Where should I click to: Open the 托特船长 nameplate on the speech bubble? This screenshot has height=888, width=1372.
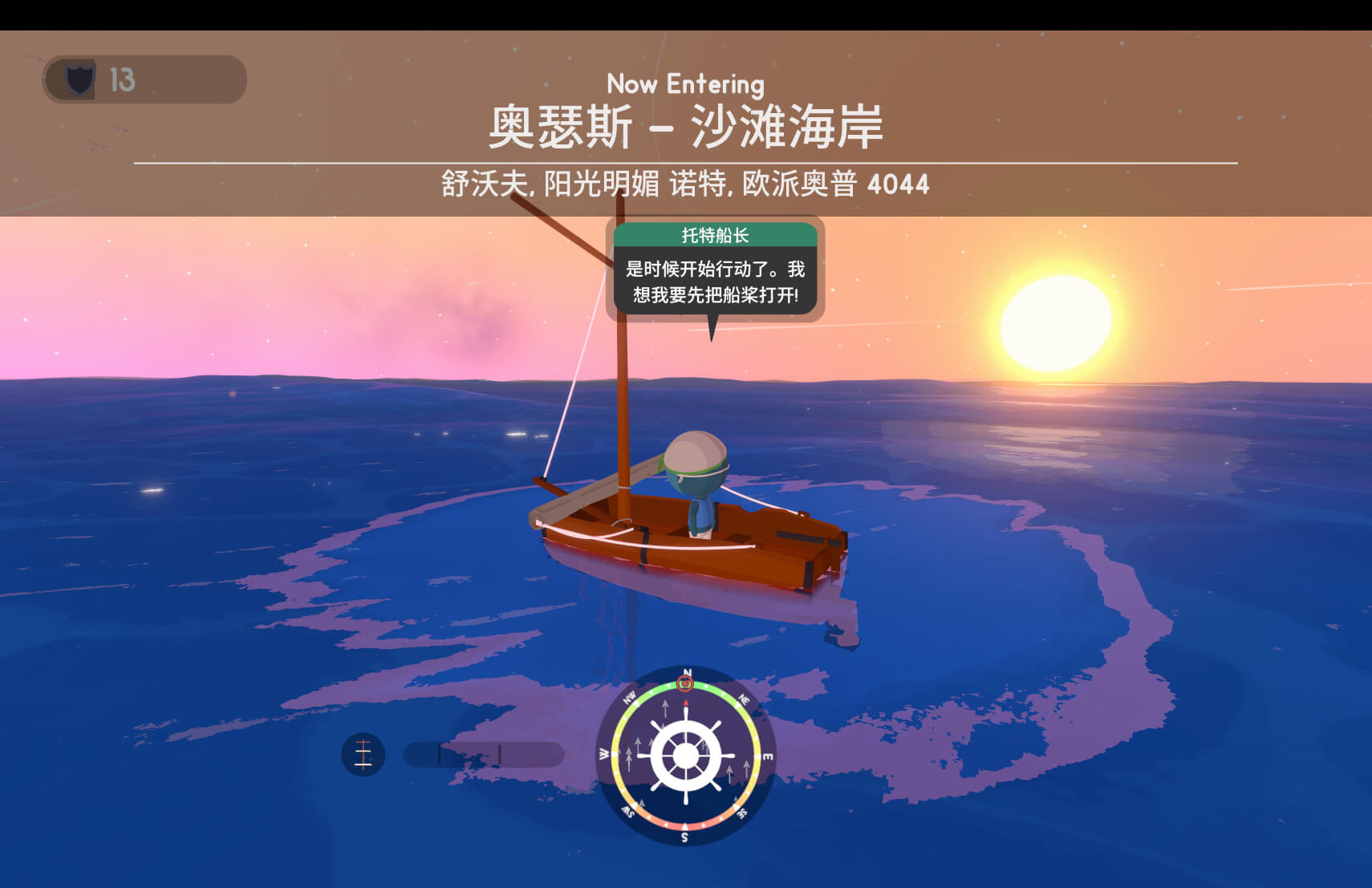click(715, 236)
